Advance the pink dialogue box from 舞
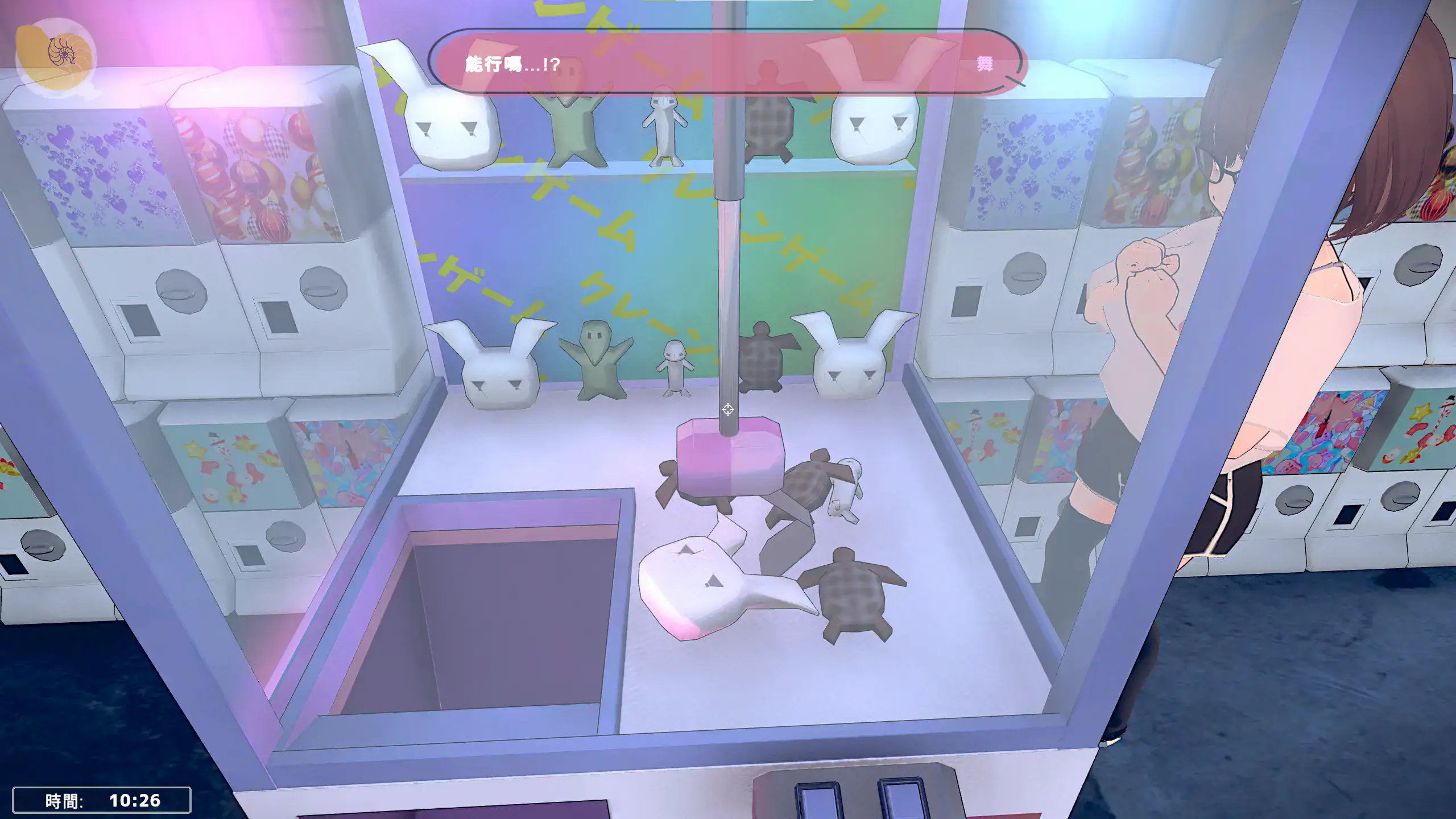This screenshot has height=819, width=1456. click(x=727, y=63)
